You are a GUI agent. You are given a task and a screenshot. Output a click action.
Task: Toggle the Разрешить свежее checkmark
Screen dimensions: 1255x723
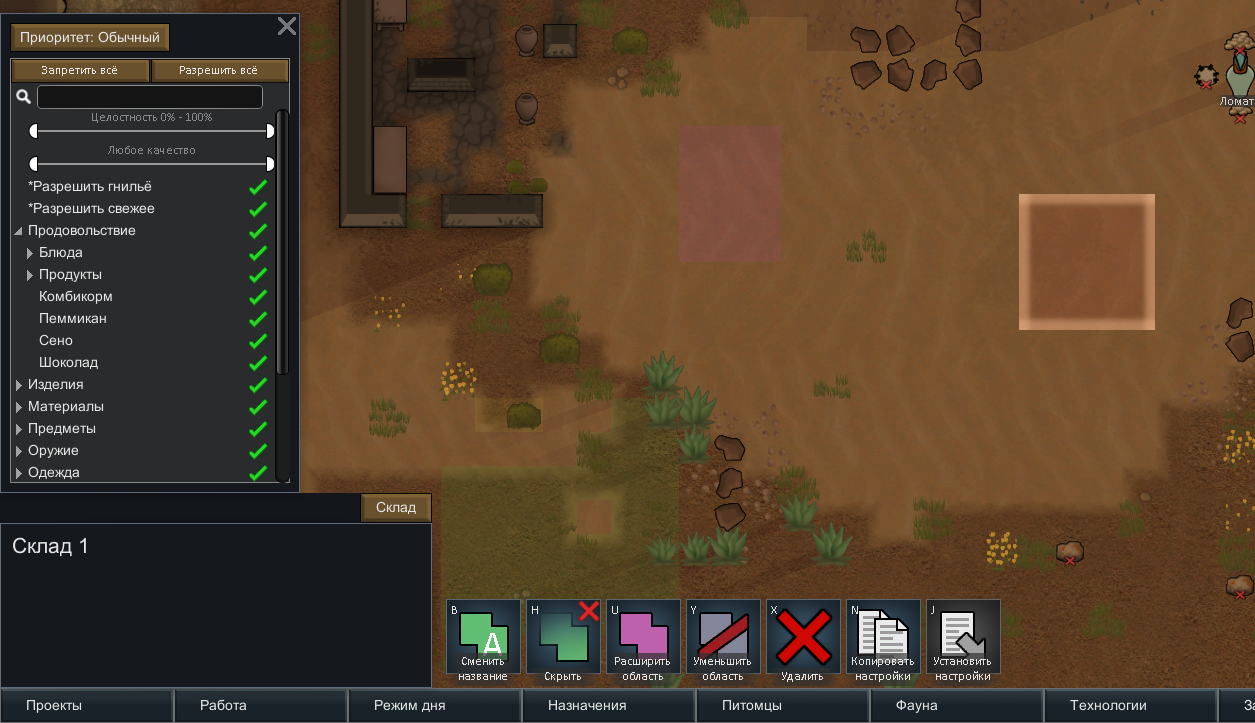[258, 209]
